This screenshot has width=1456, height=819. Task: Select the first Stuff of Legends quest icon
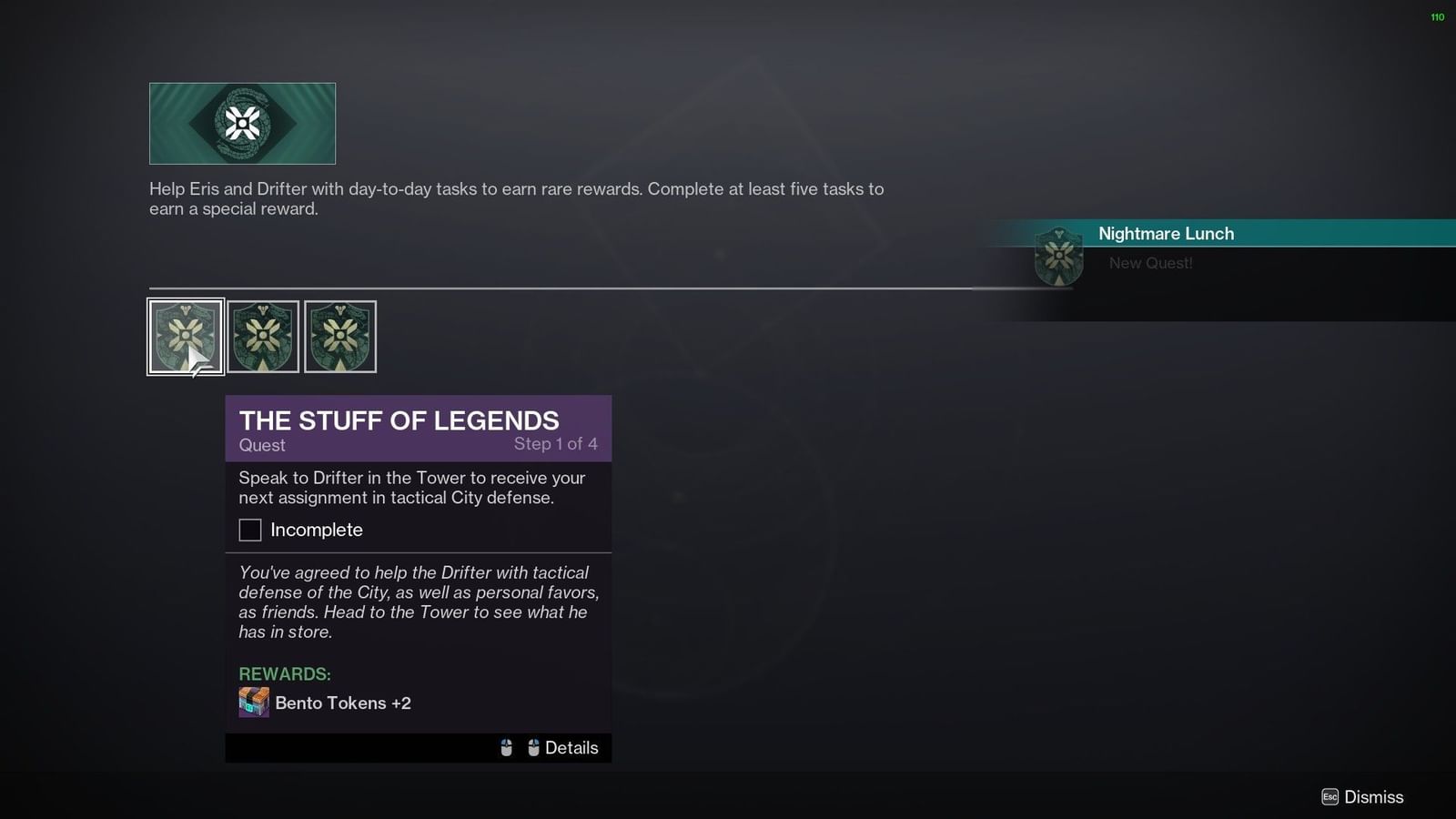click(x=185, y=336)
